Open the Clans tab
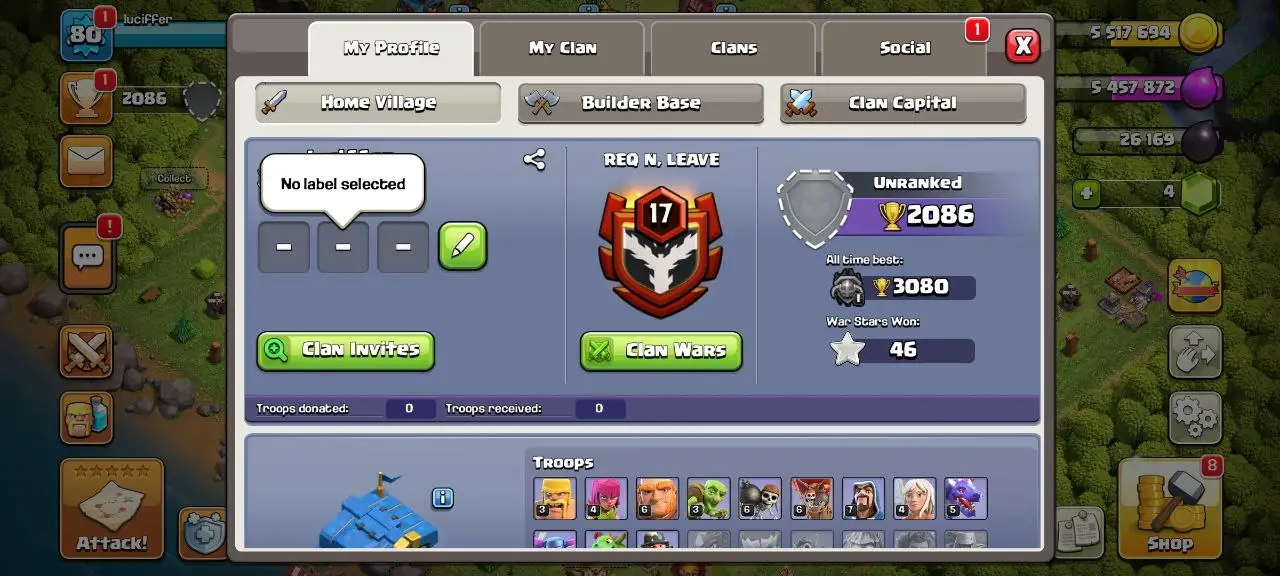 (733, 48)
